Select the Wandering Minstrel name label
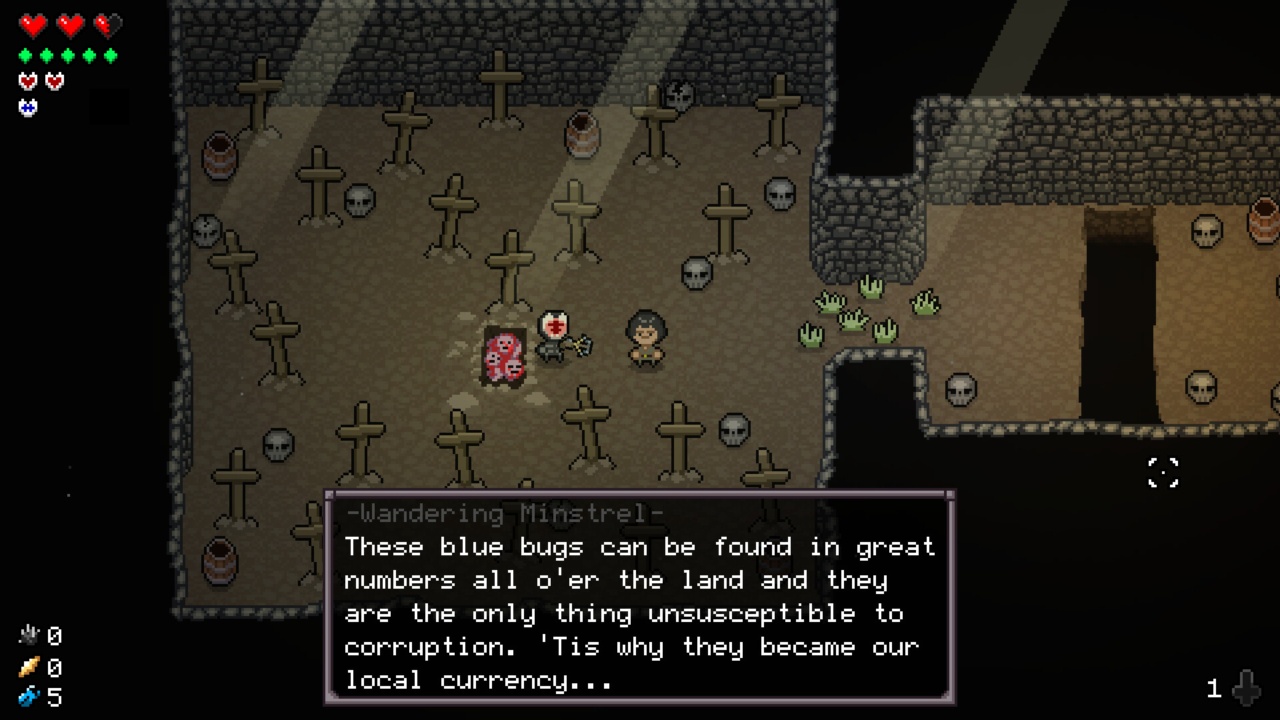Viewport: 1280px width, 720px height. tap(504, 513)
